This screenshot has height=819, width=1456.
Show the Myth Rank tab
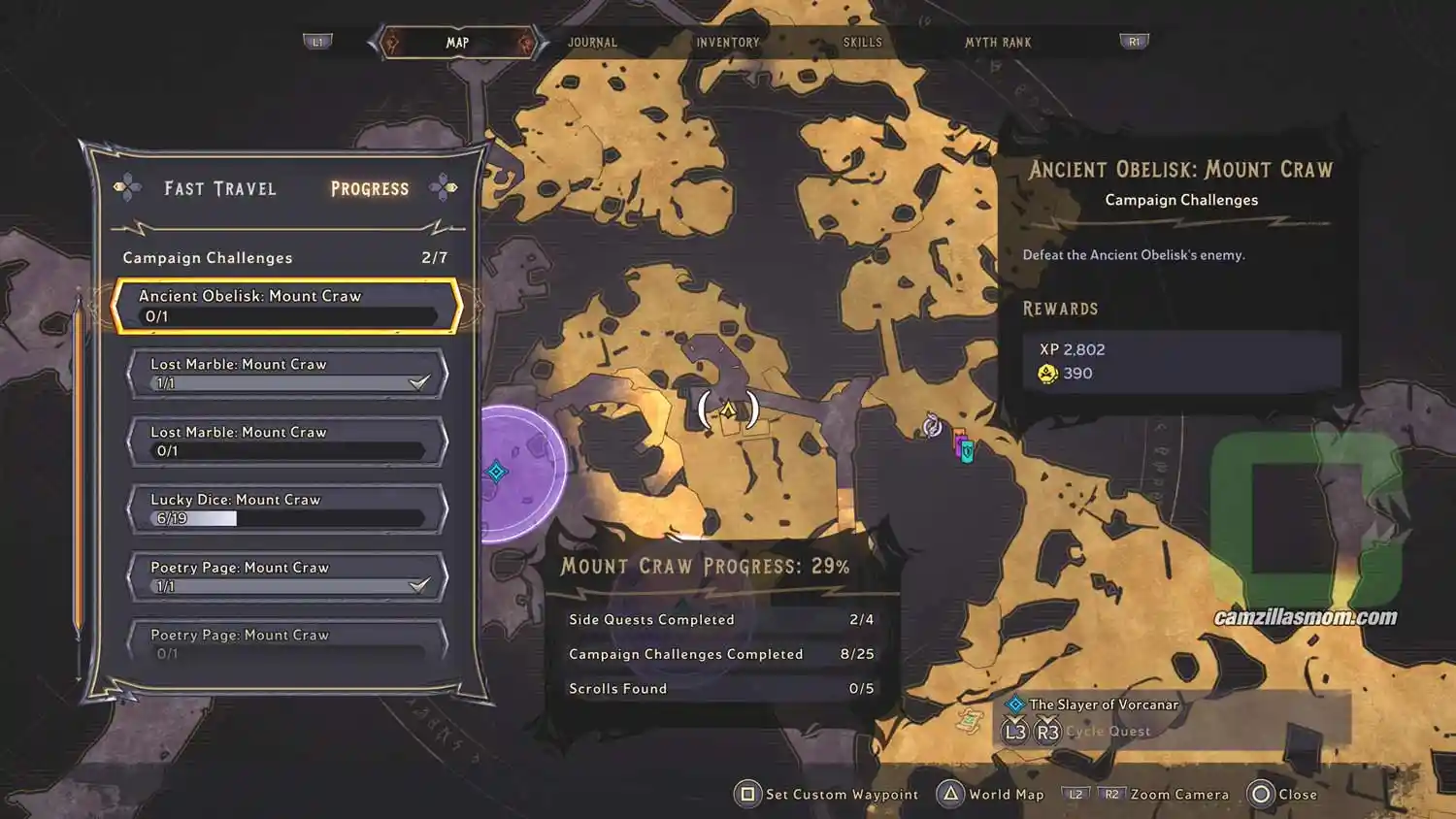click(997, 43)
